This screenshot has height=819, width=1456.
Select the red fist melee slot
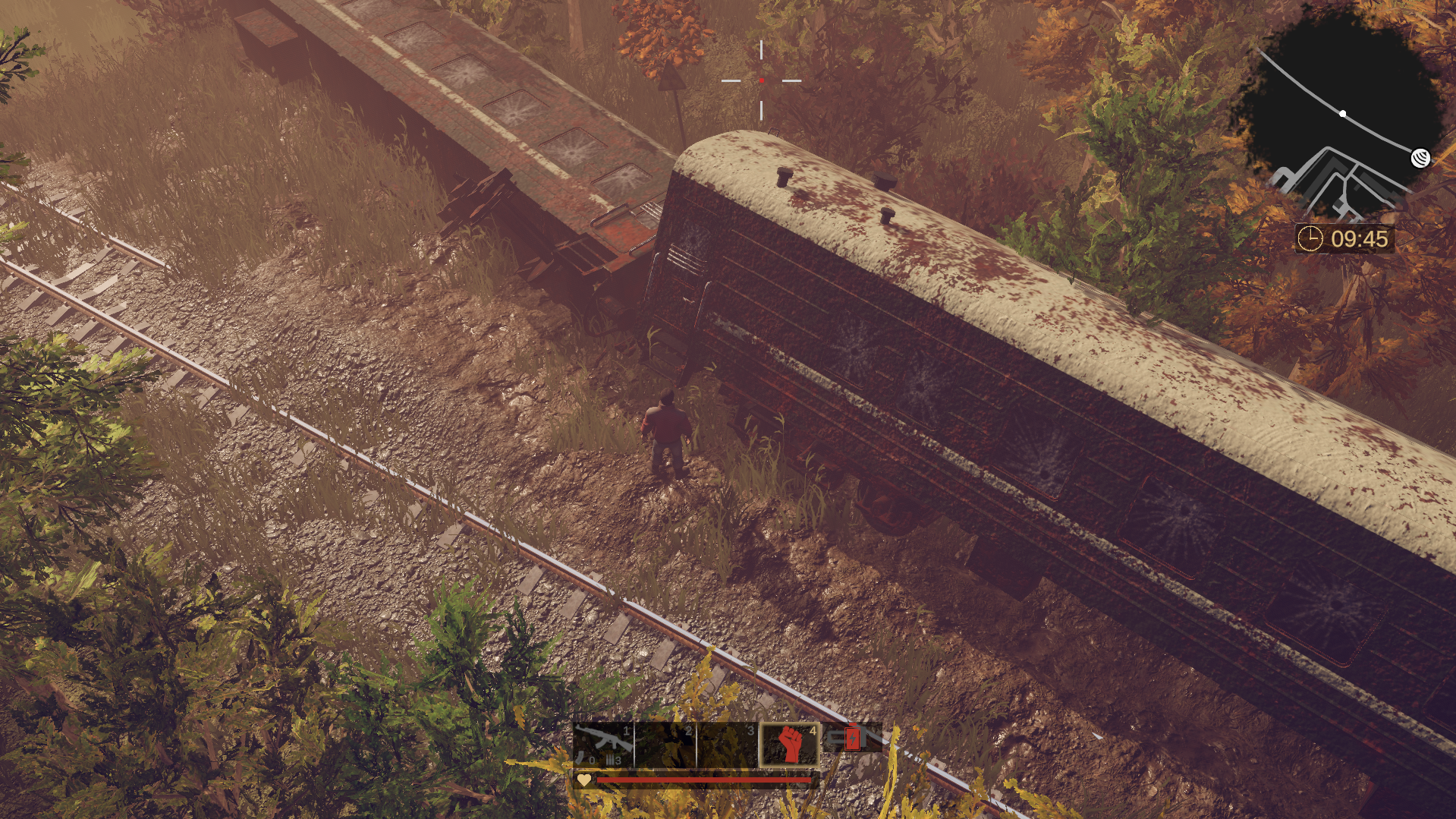(x=790, y=745)
